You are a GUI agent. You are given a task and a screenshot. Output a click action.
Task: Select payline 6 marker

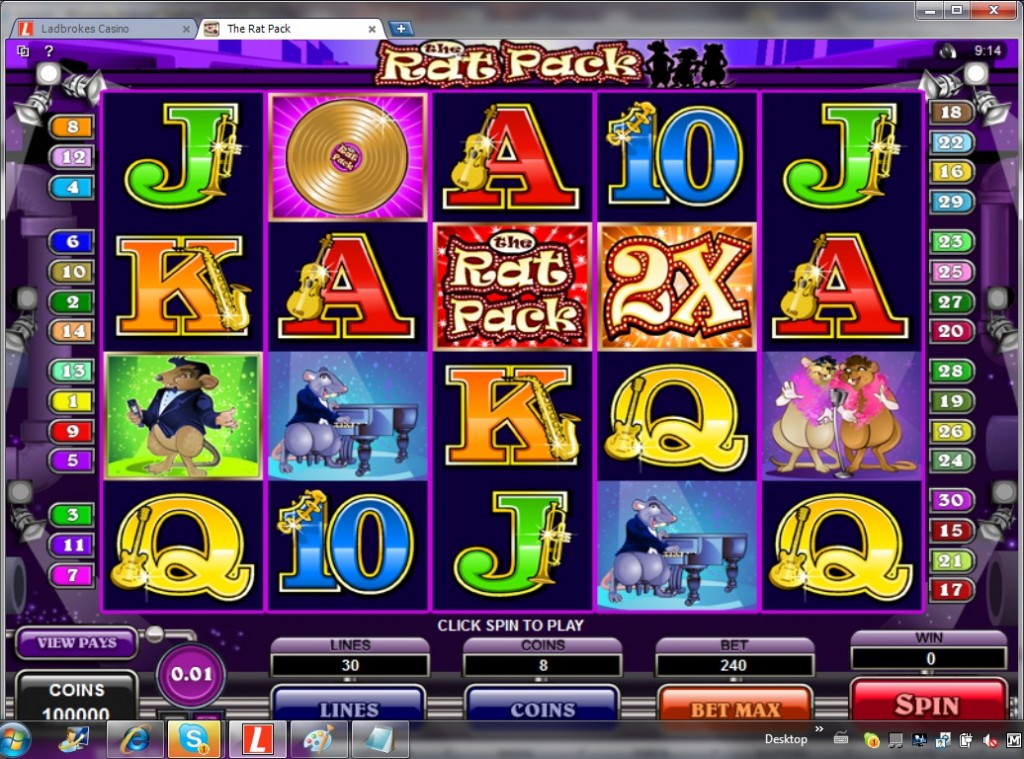[73, 241]
